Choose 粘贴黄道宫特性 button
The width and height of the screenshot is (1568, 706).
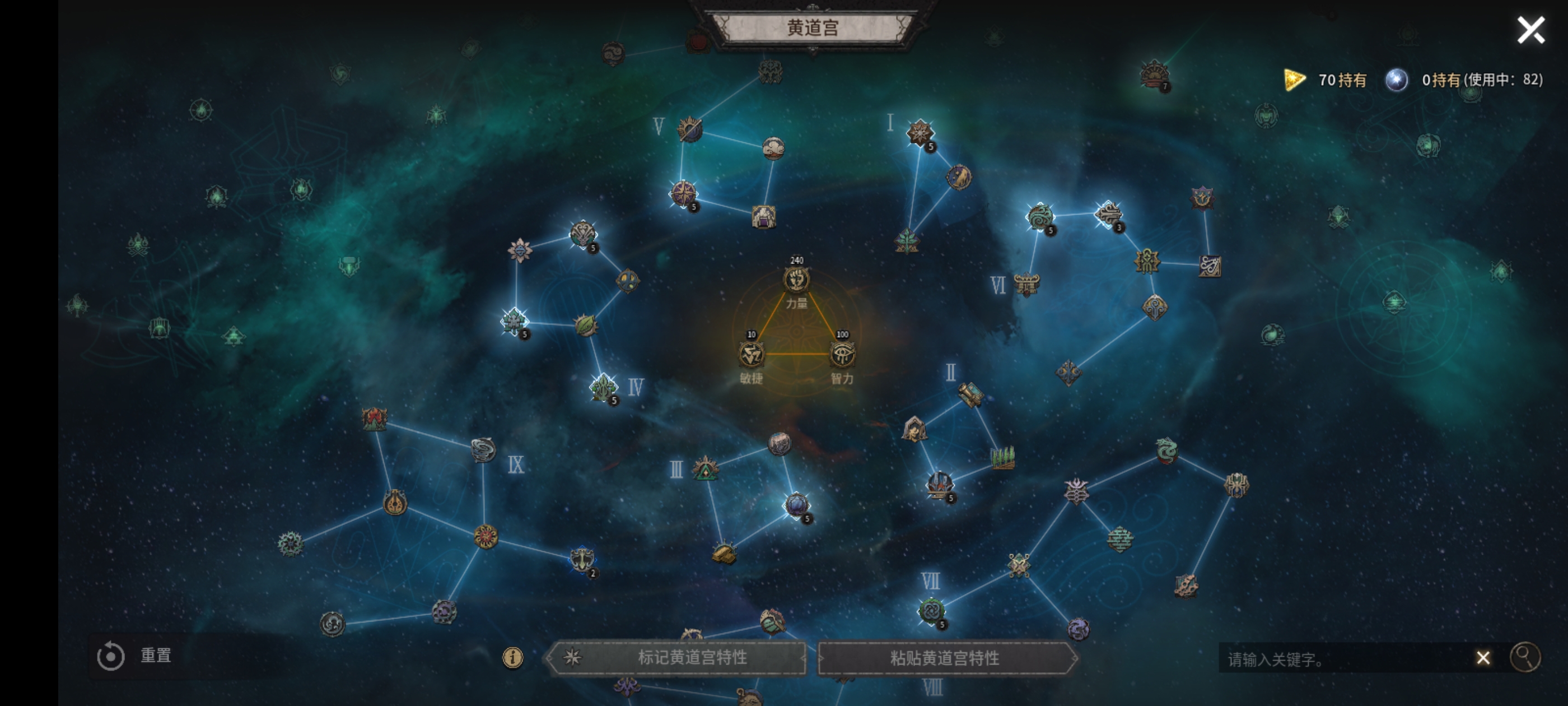tap(946, 658)
